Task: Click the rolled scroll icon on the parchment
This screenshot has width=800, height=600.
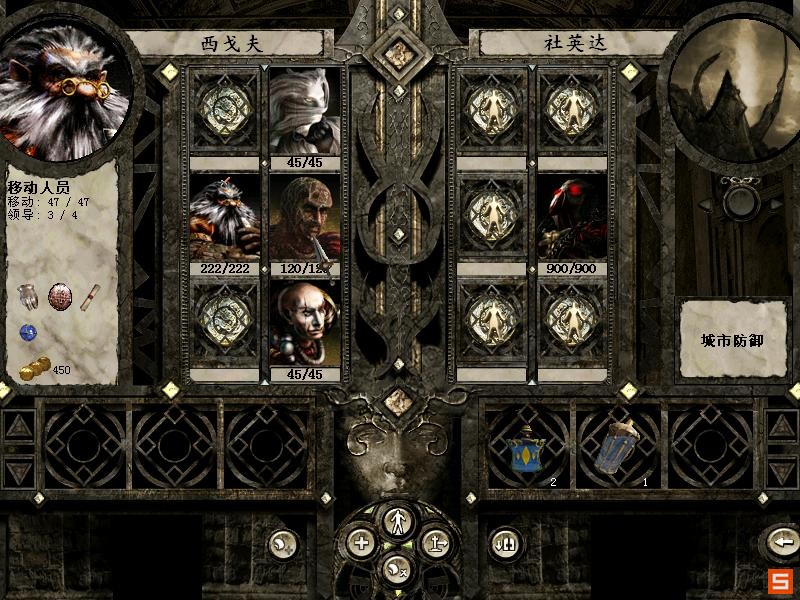Action: [x=92, y=296]
